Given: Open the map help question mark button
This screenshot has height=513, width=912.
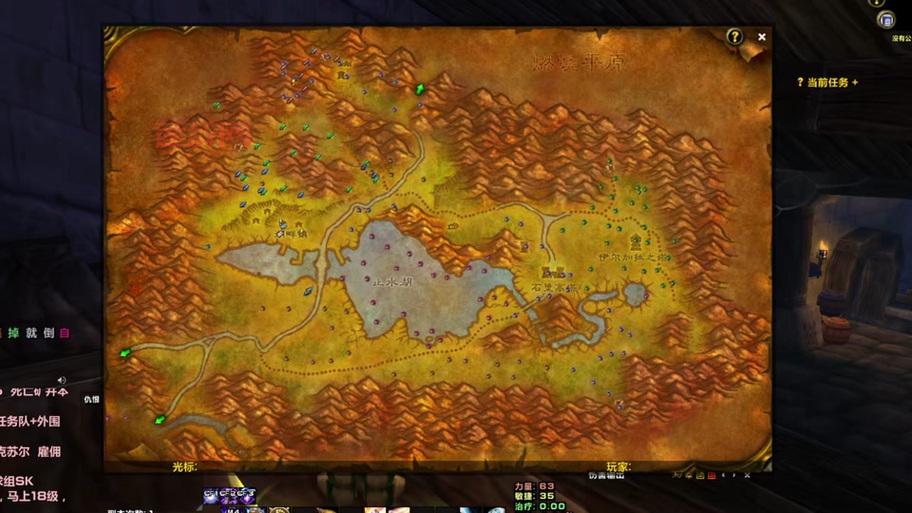Looking at the screenshot, I should click(x=735, y=37).
